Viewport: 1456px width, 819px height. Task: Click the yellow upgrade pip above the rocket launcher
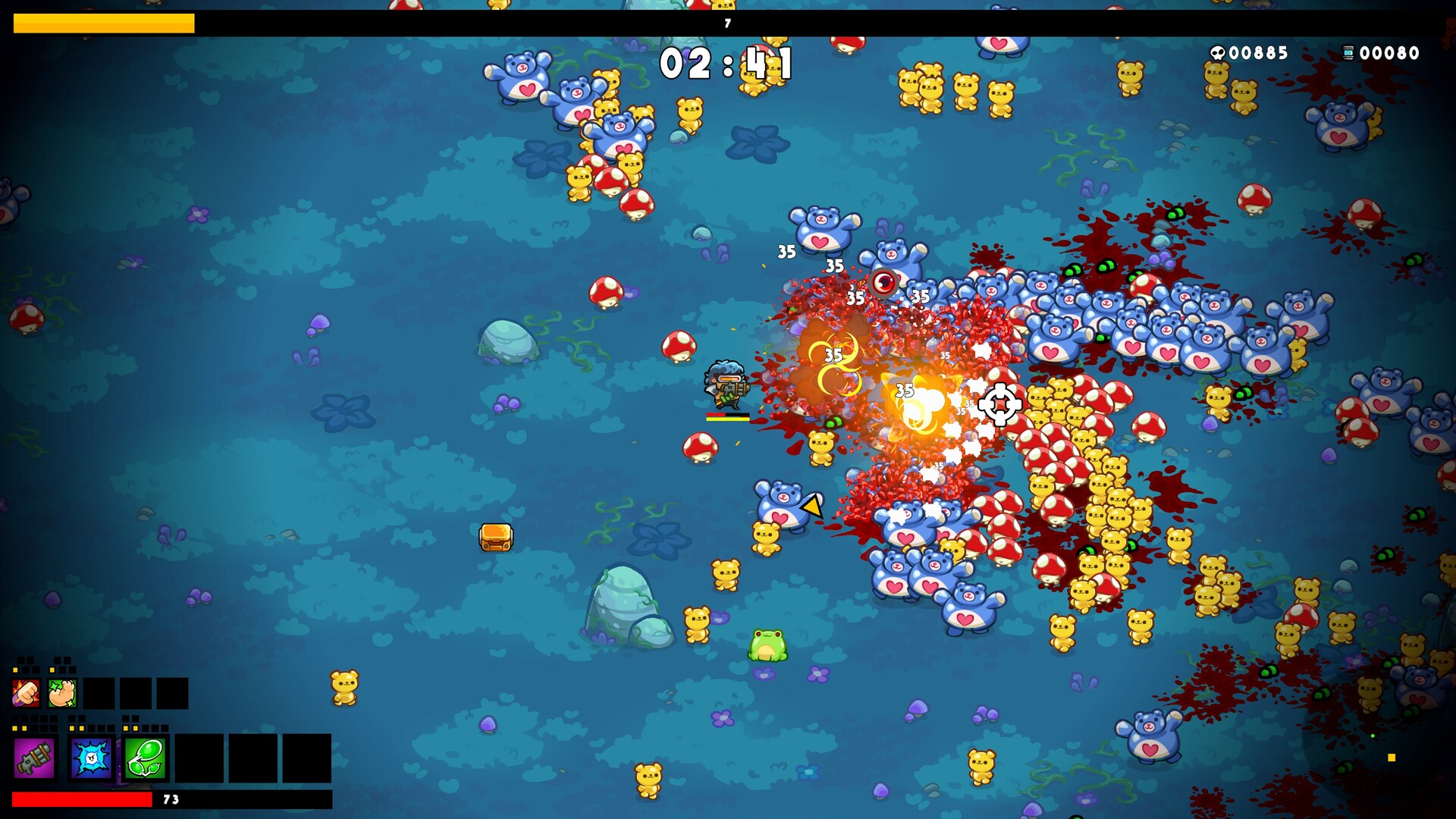[15, 727]
